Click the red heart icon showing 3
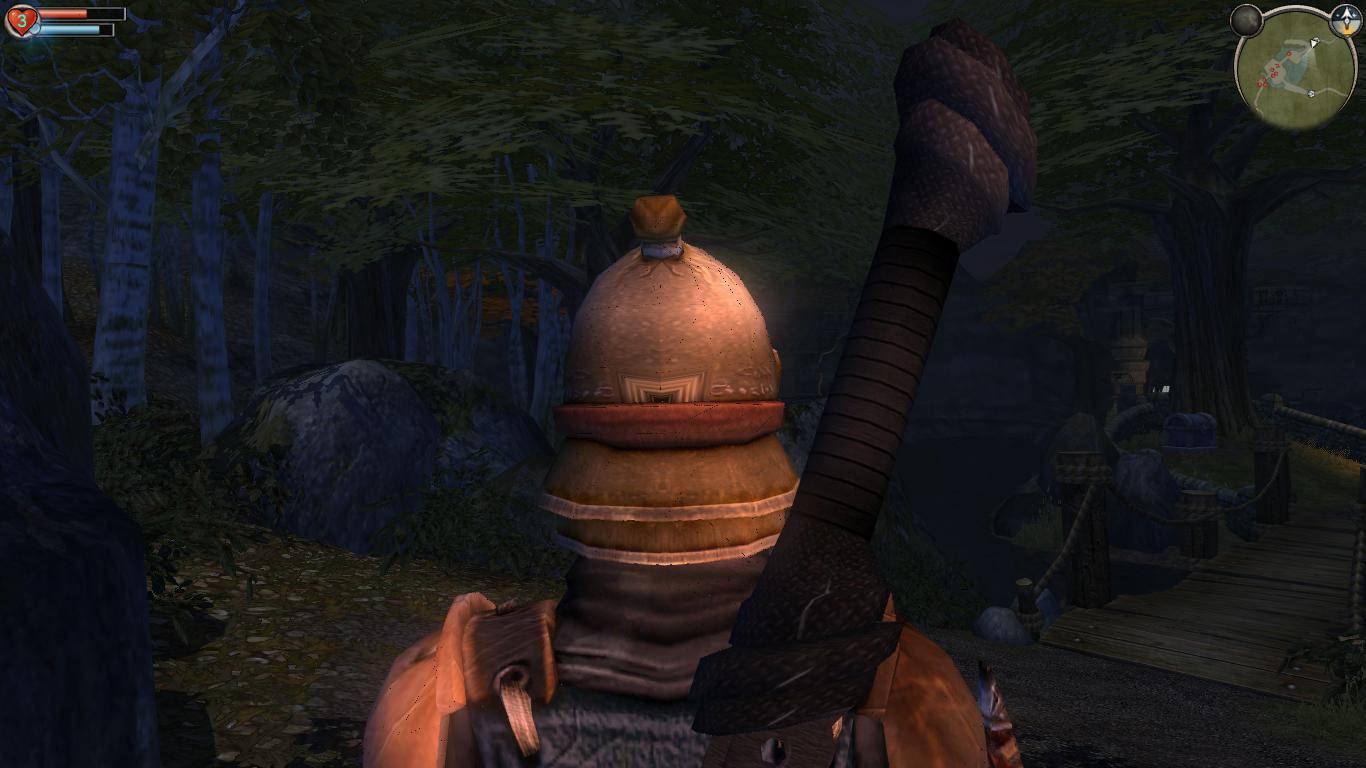The height and width of the screenshot is (768, 1366). (21, 20)
